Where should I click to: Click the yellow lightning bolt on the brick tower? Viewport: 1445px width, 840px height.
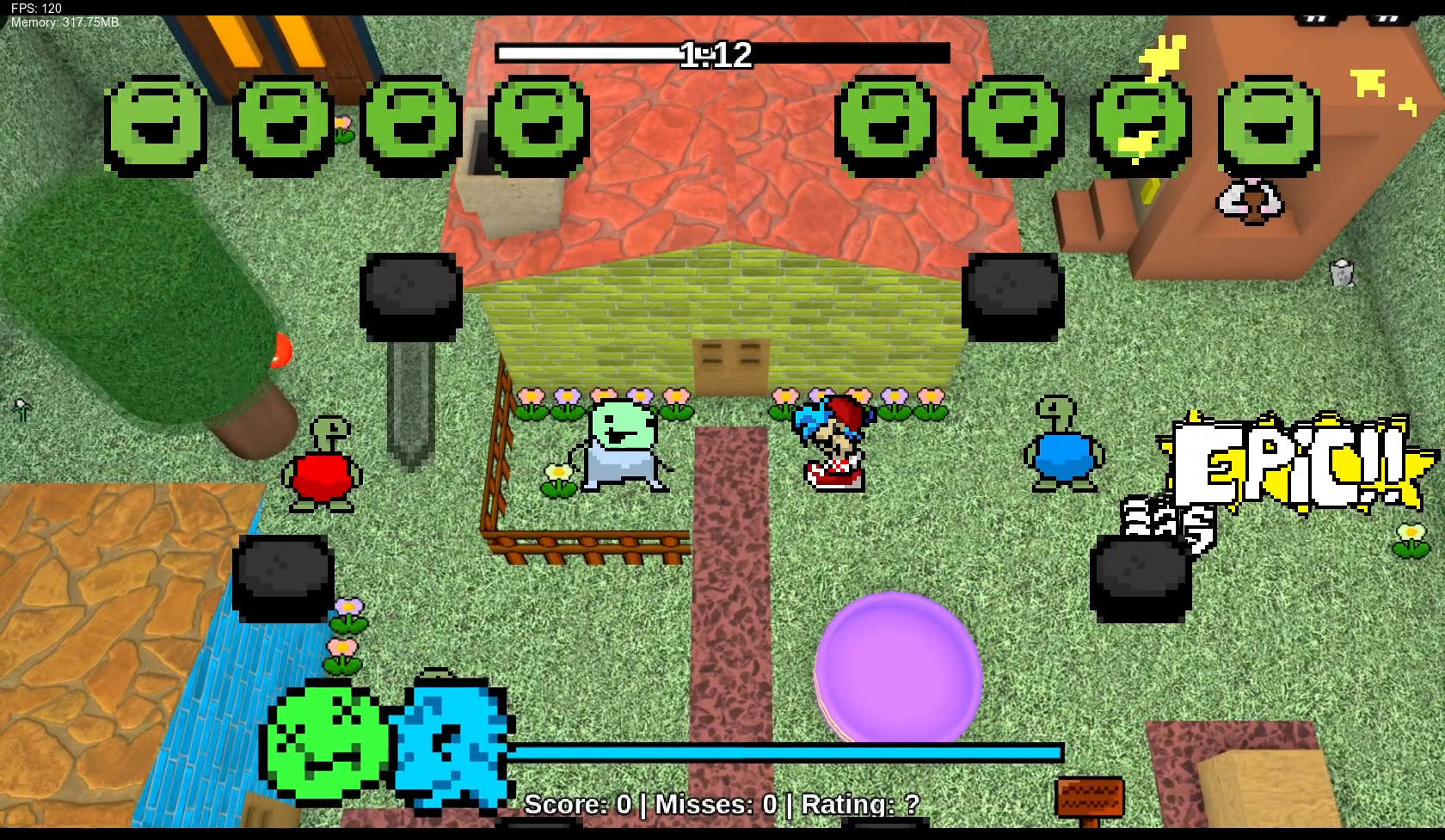coord(1163,52)
